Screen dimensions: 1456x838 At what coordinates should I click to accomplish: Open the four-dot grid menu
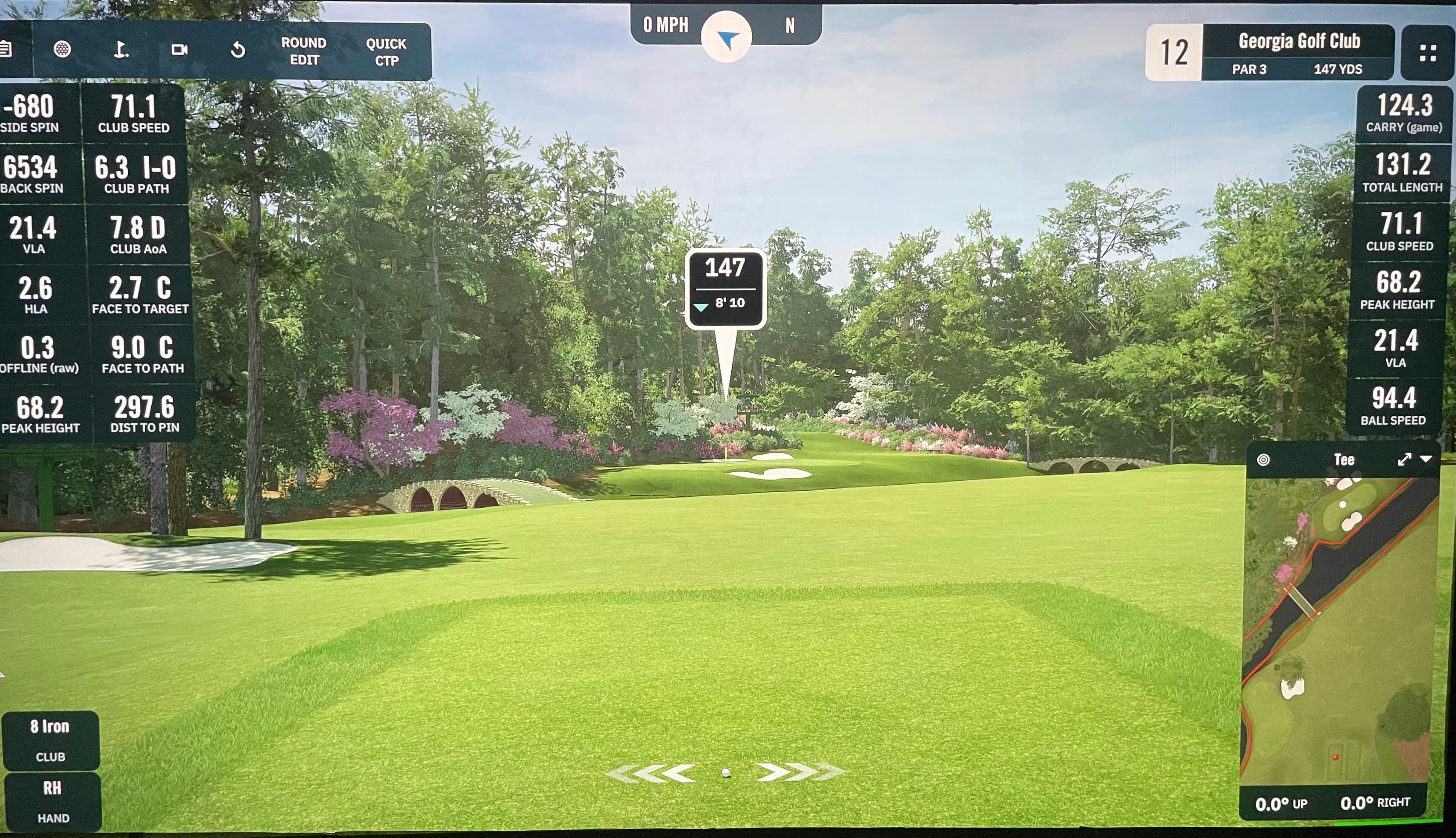(1428, 53)
